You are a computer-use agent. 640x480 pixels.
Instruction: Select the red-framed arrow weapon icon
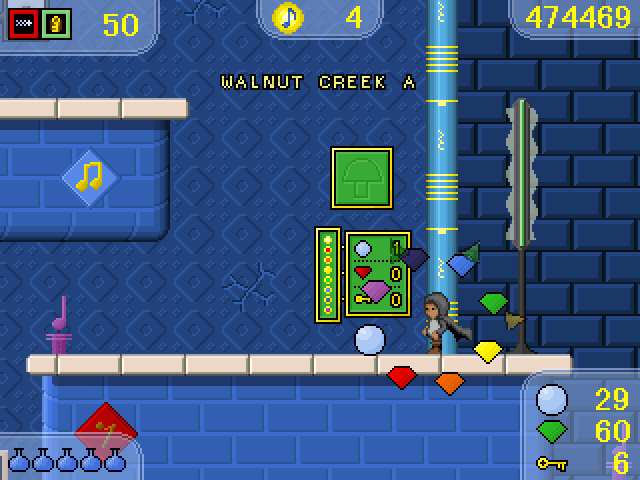23,23
